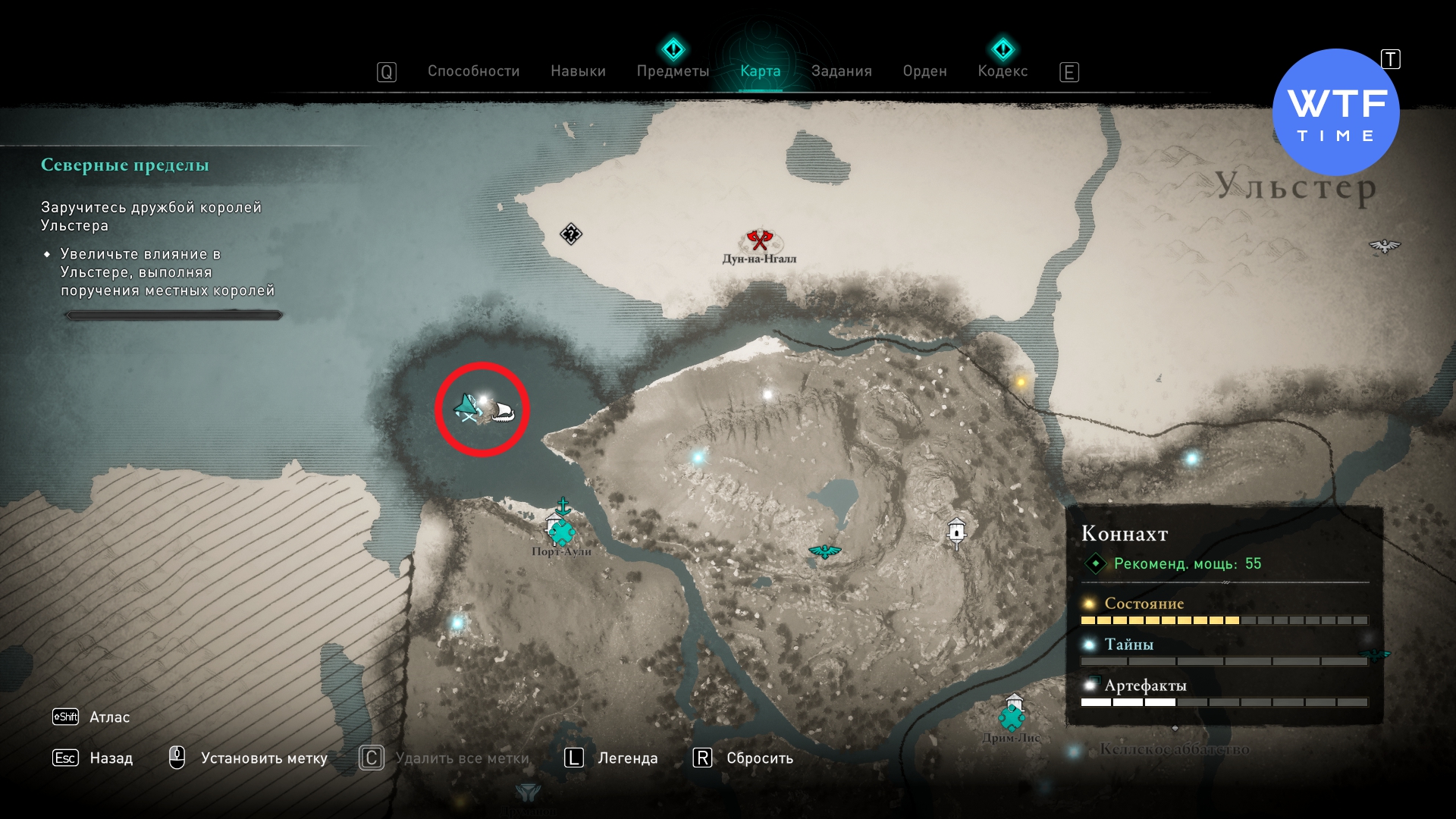The width and height of the screenshot is (1456, 819).
Task: Click the teal eagle synchronization point marker
Action: coord(824,551)
